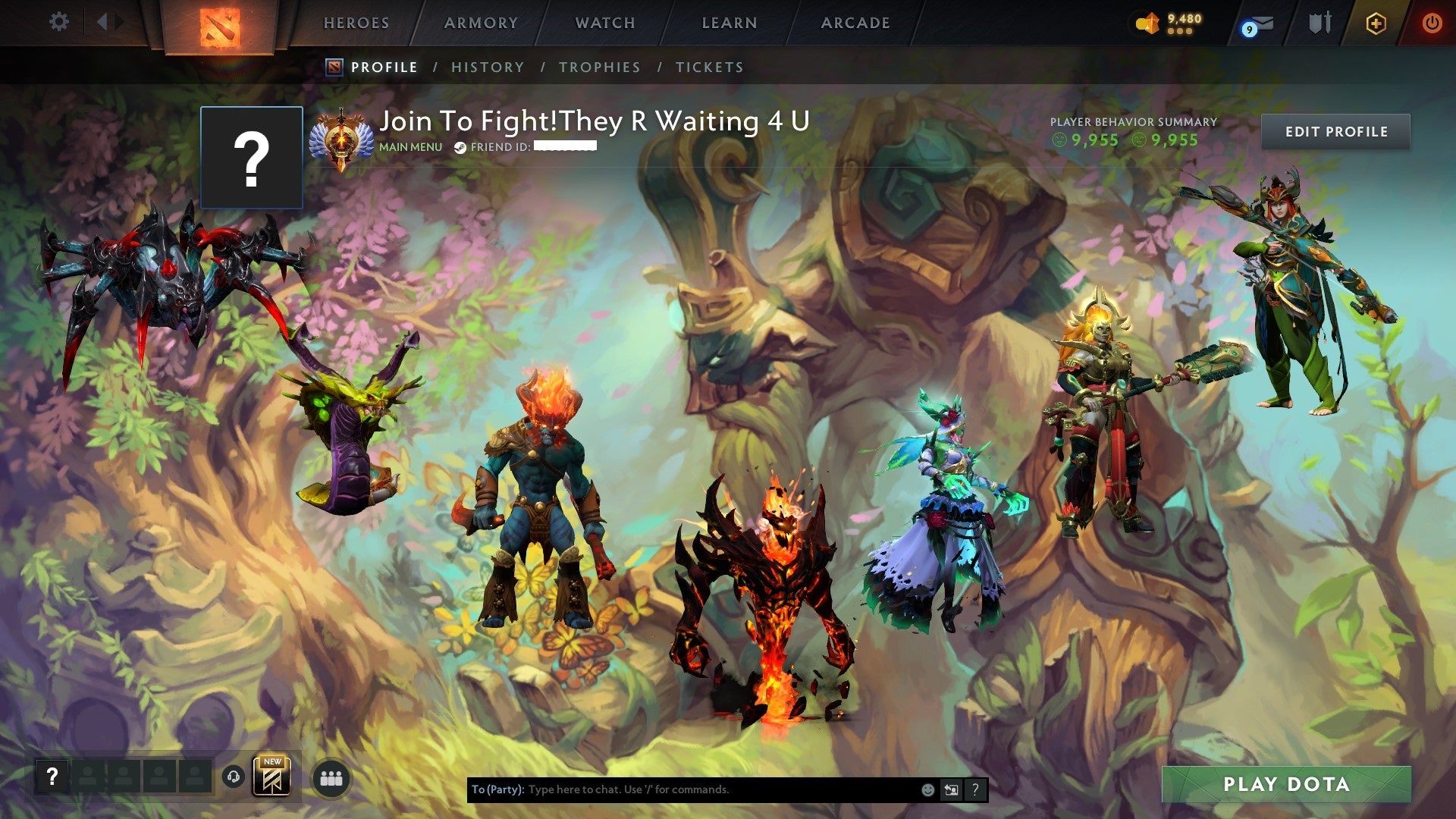This screenshot has height=819, width=1456.
Task: Open the emoticon picker in chat bar
Action: (x=927, y=789)
